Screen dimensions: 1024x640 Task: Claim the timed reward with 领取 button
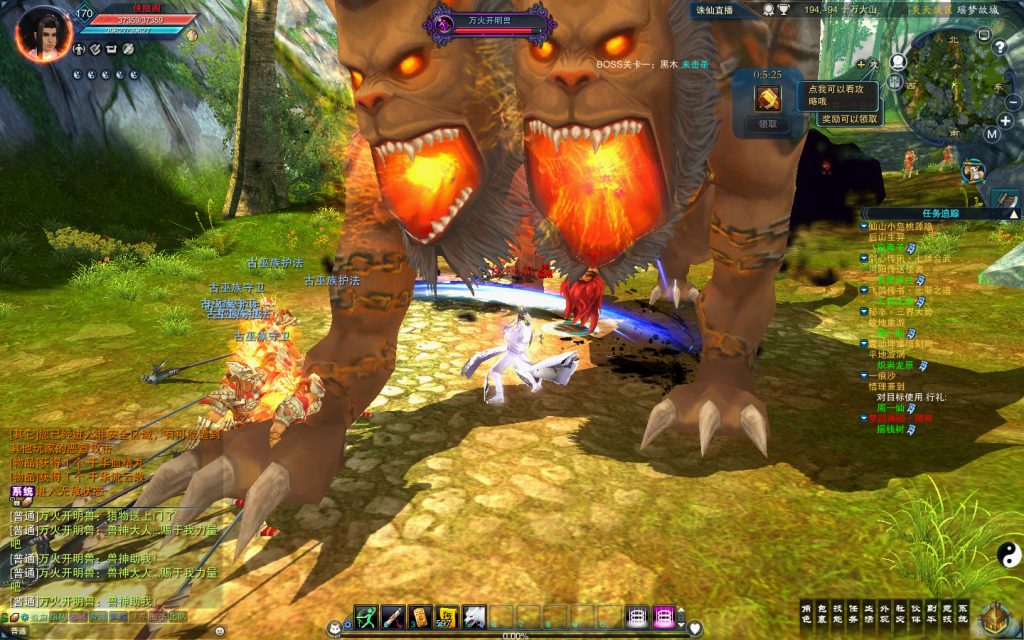click(767, 125)
